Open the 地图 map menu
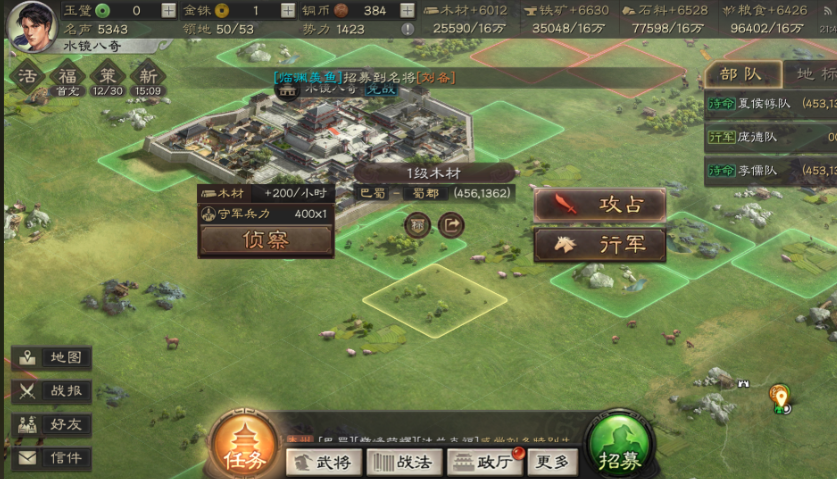This screenshot has width=837, height=479. click(x=53, y=358)
